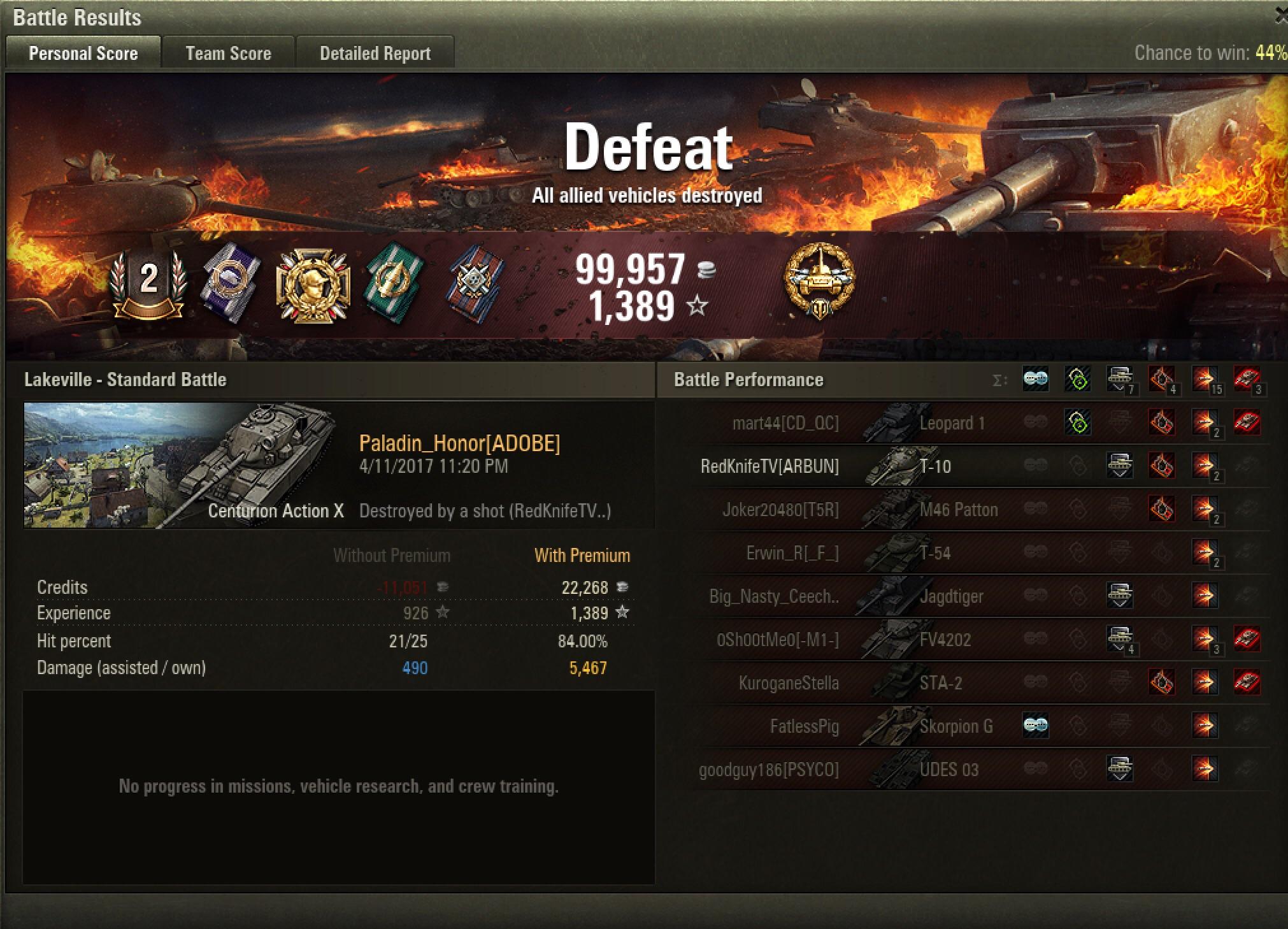This screenshot has height=929, width=1288.
Task: Click the Centurion Action X vehicle thumbnail
Action: [x=183, y=465]
